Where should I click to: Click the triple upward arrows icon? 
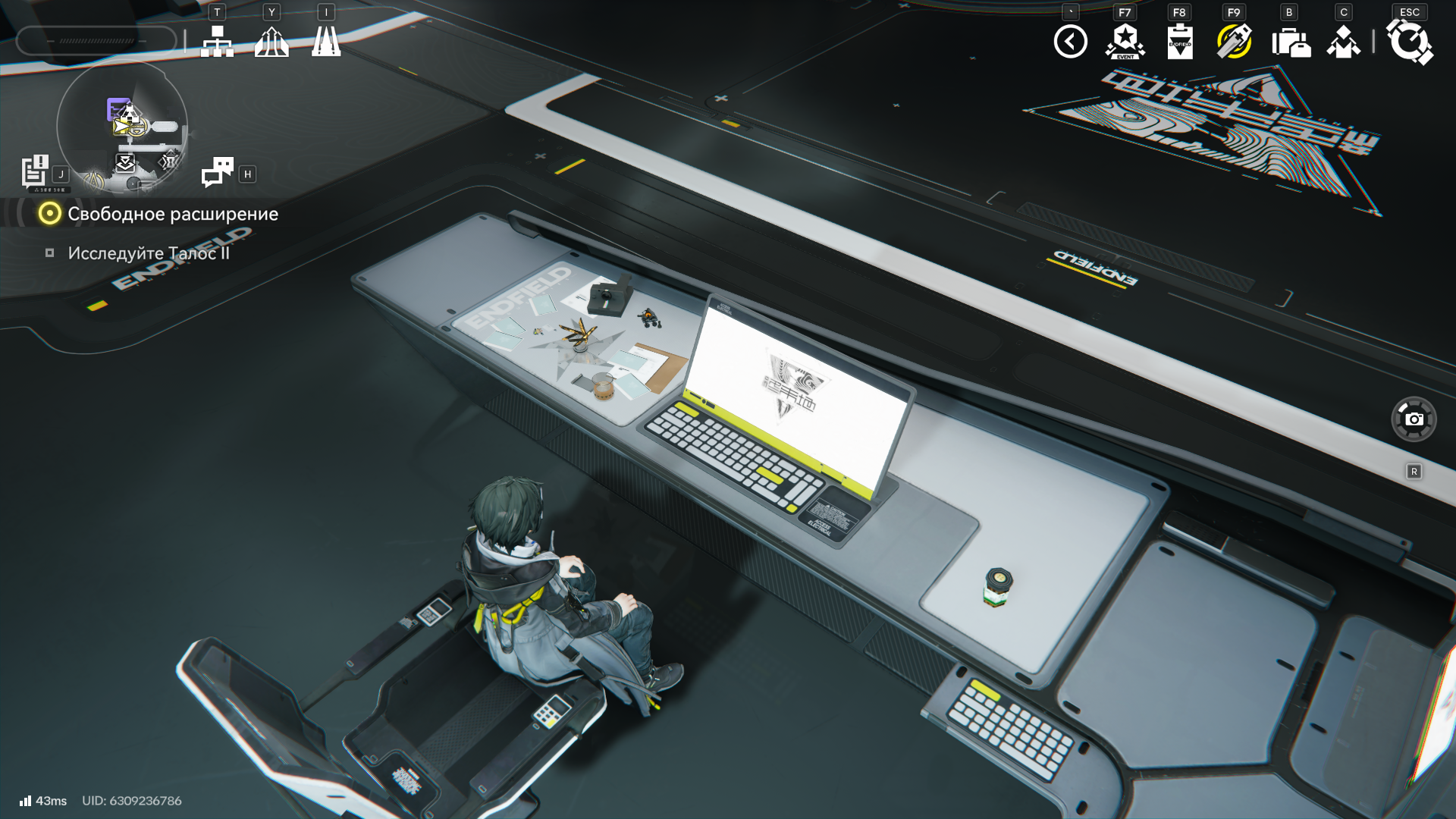tap(271, 42)
